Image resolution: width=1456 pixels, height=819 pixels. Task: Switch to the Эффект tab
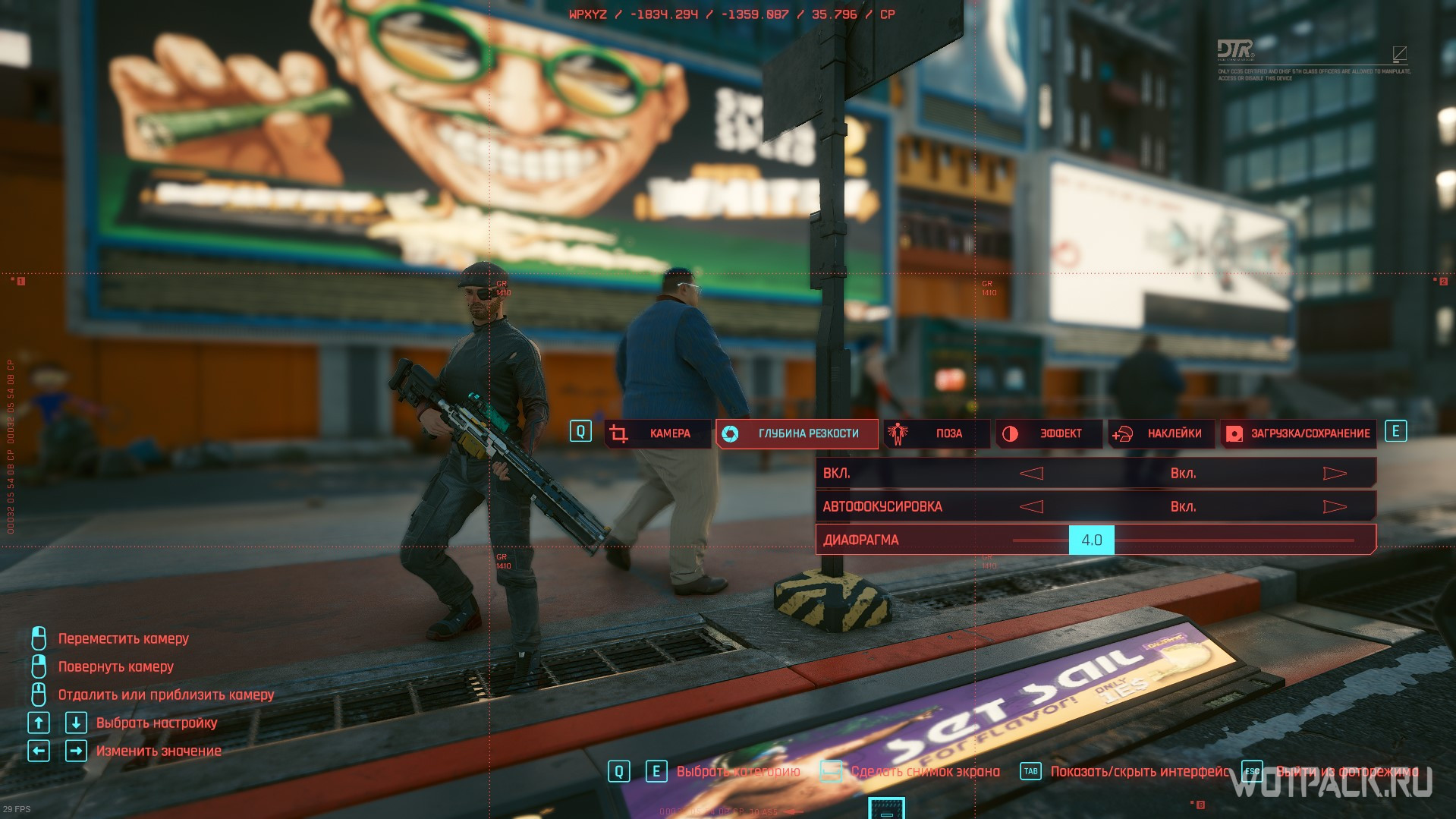(1050, 433)
